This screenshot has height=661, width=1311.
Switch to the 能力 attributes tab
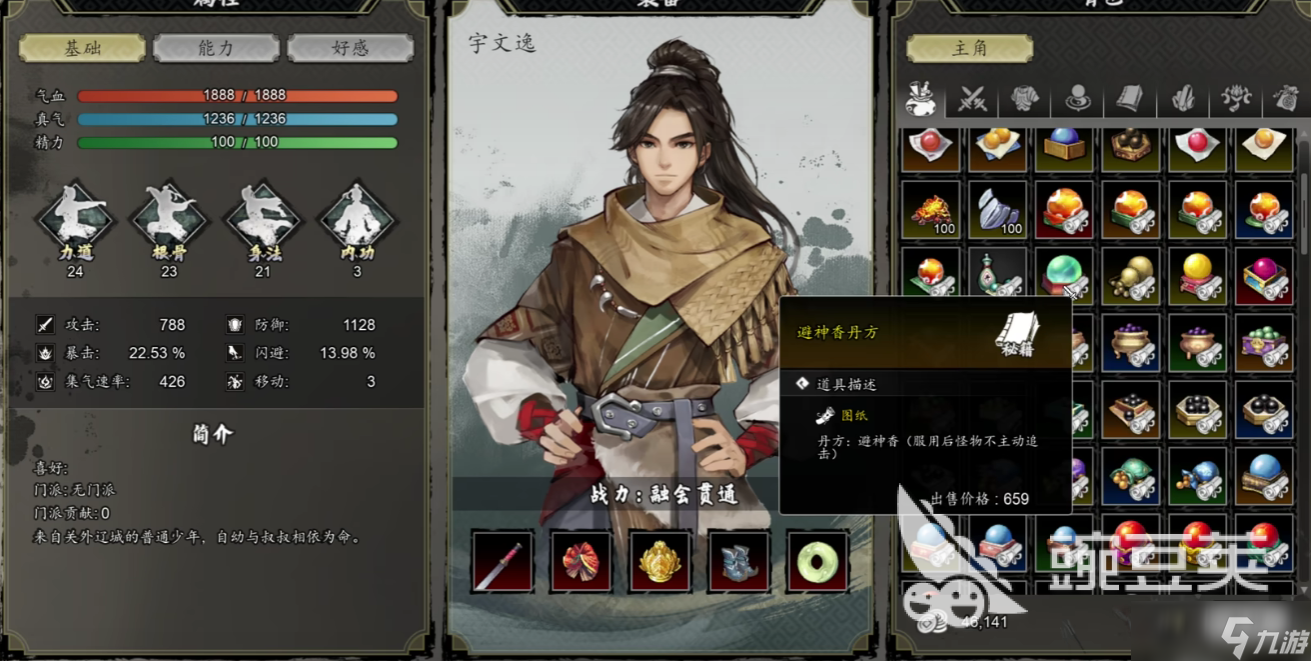coord(216,48)
